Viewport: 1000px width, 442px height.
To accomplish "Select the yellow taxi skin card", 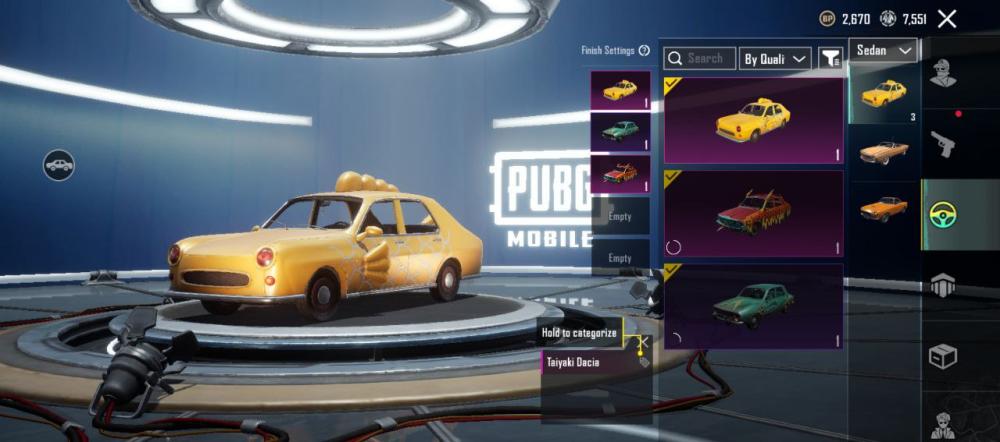I will click(754, 120).
